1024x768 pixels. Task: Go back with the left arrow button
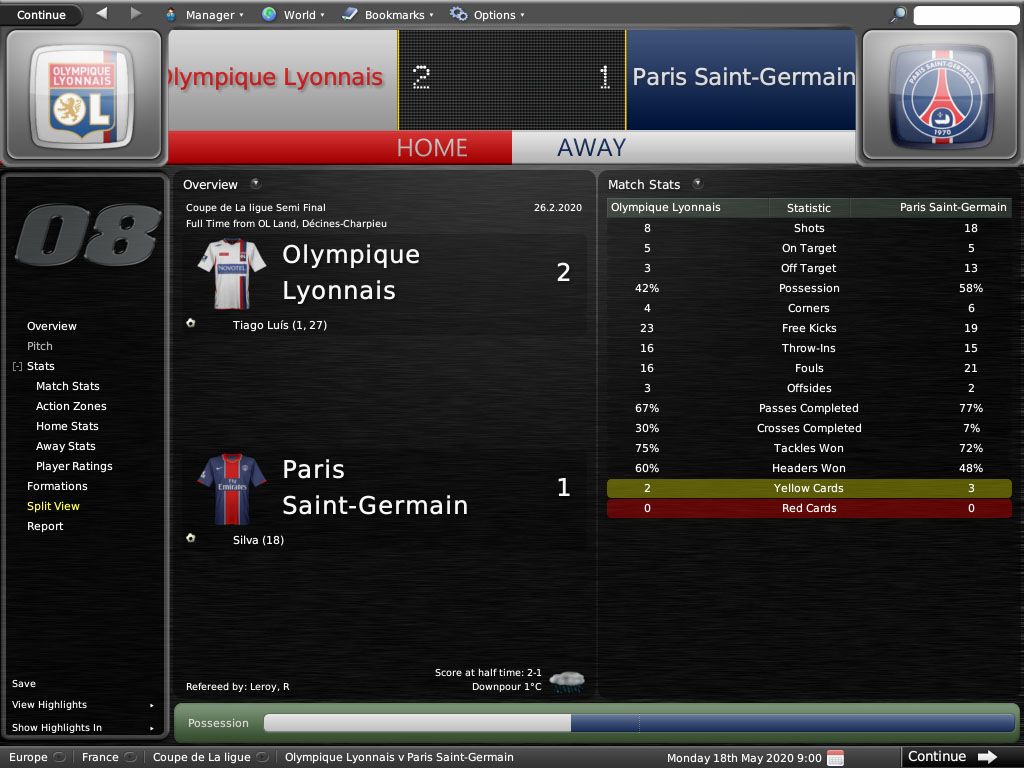click(x=102, y=14)
